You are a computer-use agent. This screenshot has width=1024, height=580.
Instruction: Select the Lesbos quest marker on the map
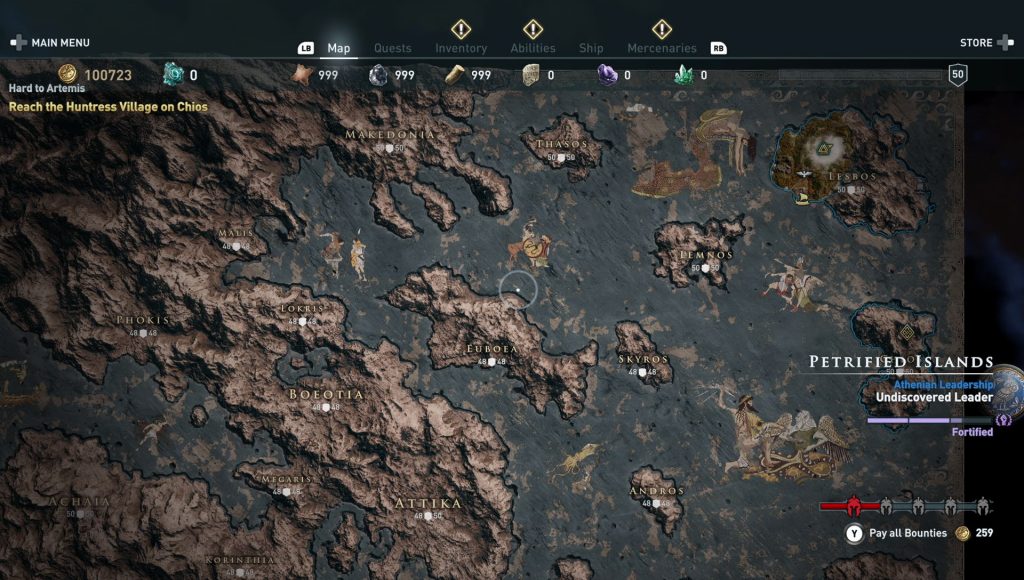point(826,150)
